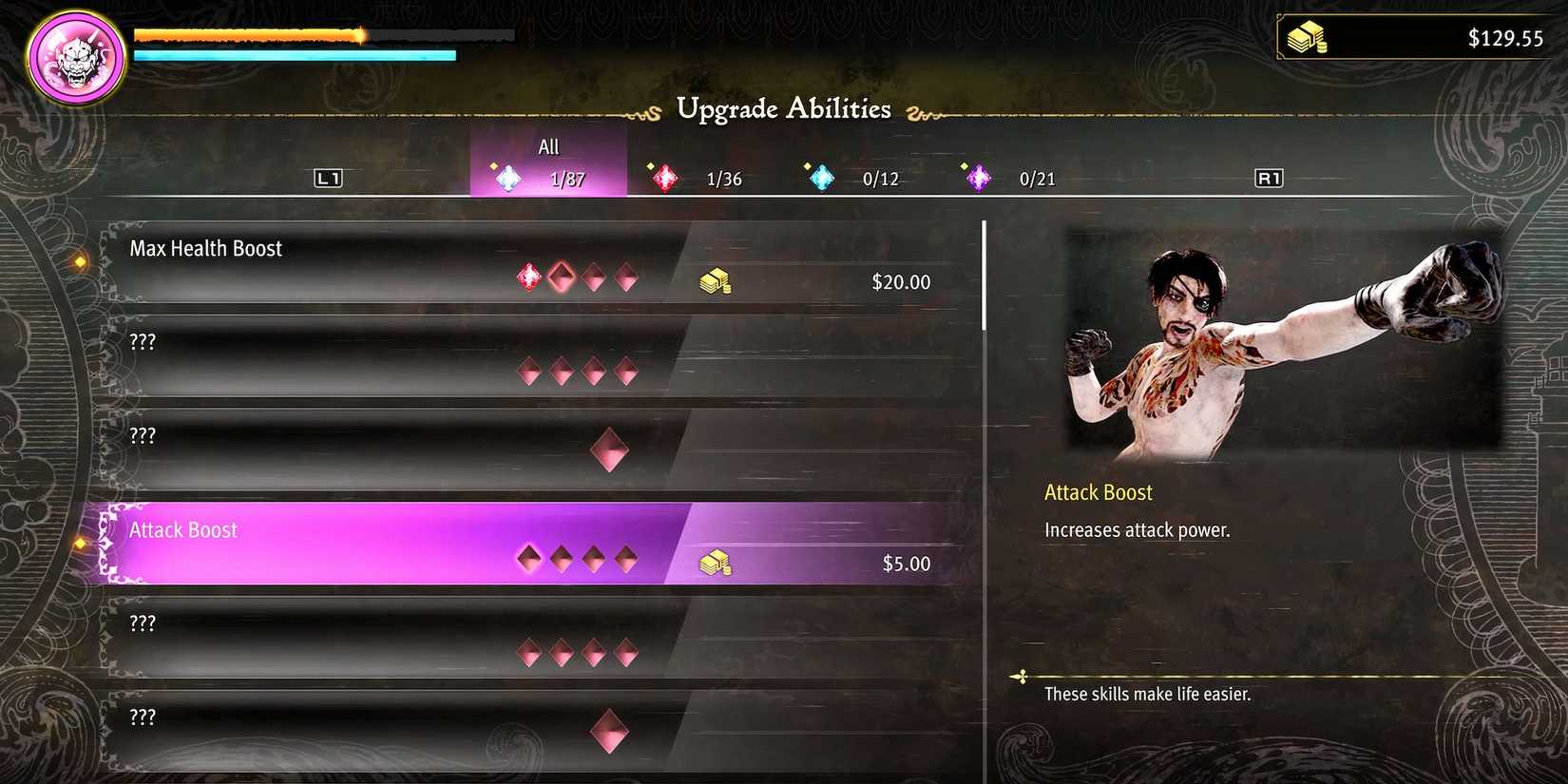Image resolution: width=1568 pixels, height=784 pixels.
Task: Open the Upgrade Abilities title header
Action: (x=783, y=108)
